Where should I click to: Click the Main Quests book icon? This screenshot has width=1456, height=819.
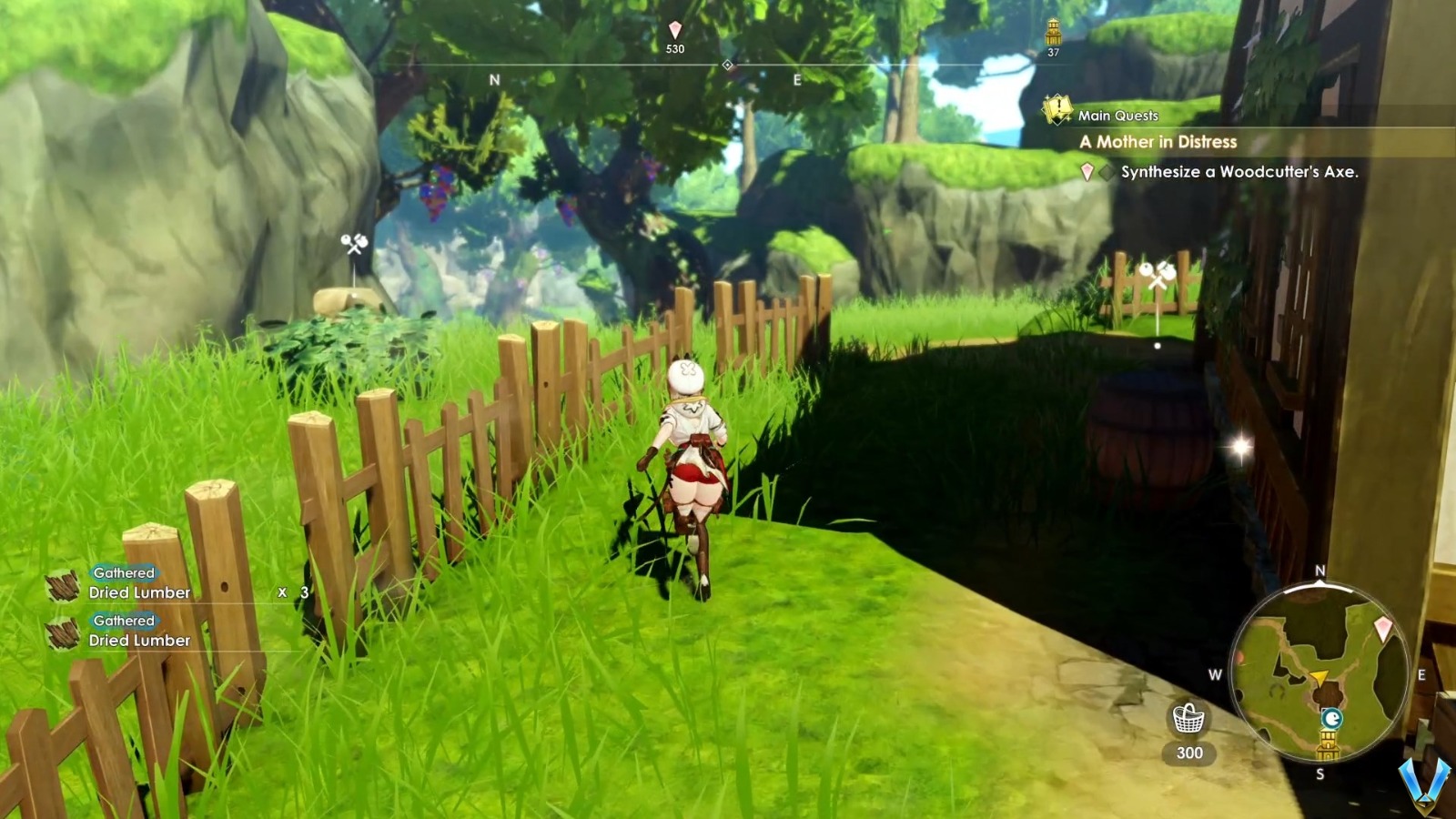[1057, 108]
